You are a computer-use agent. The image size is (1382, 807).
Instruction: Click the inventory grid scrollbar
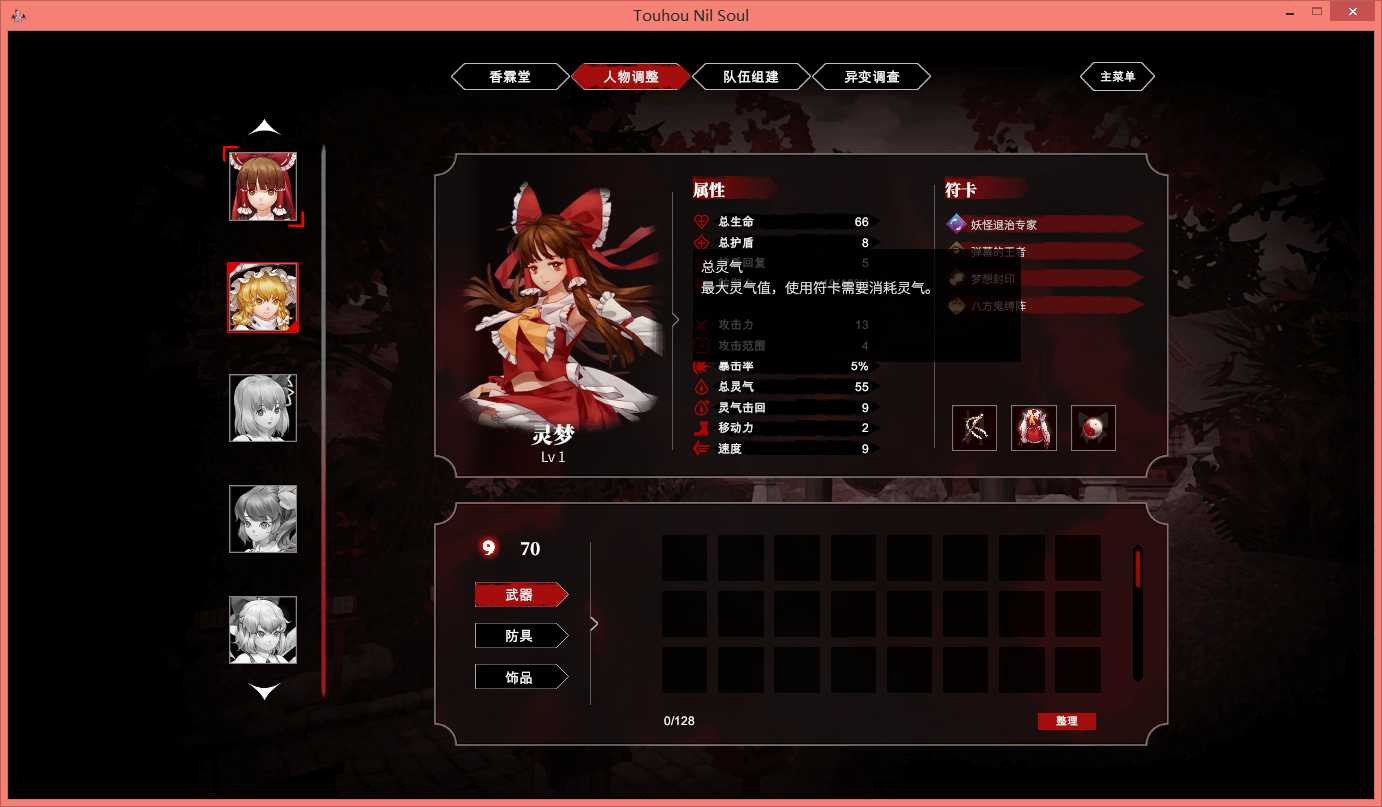1137,610
